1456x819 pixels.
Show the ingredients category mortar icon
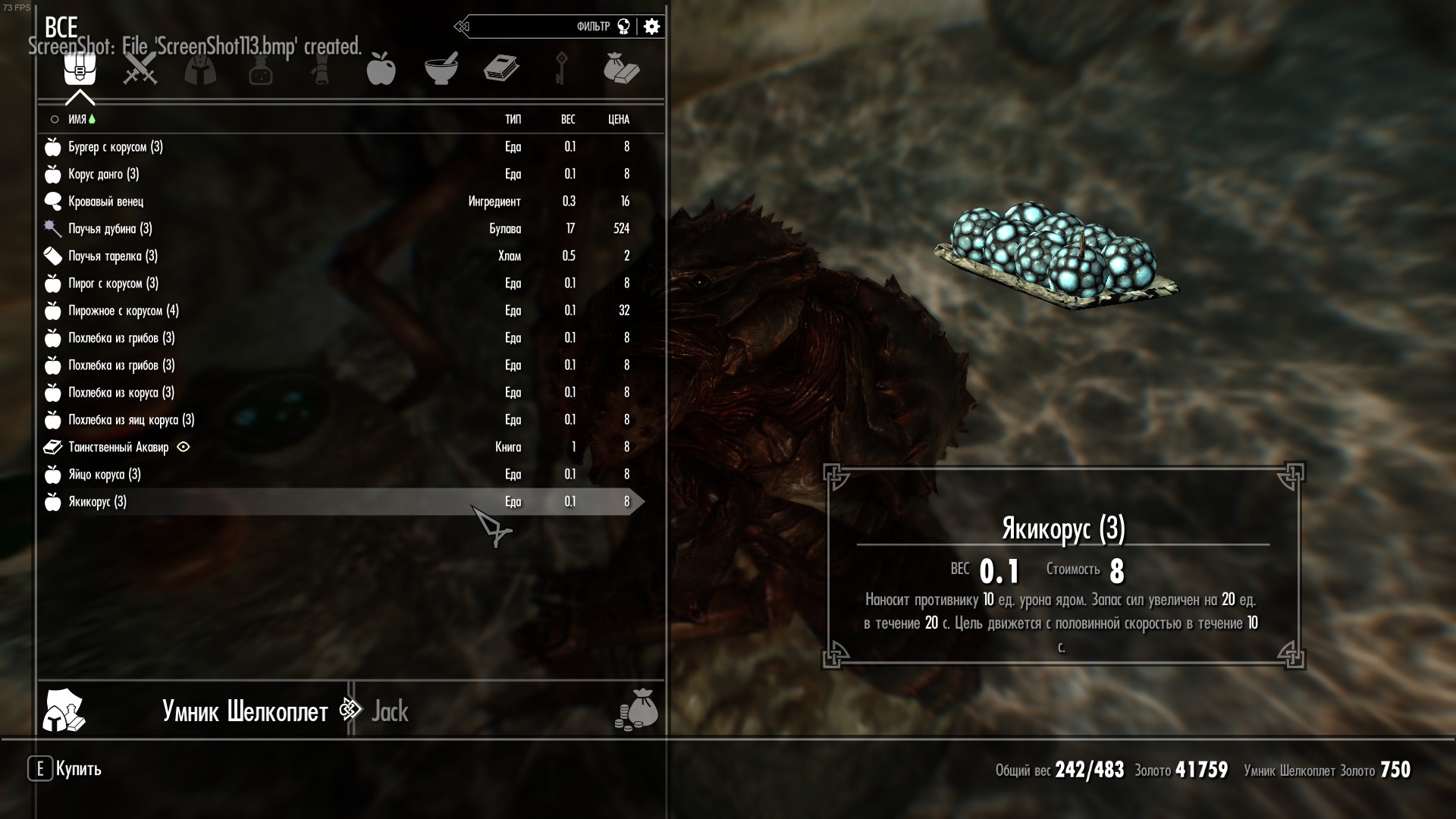[x=441, y=70]
